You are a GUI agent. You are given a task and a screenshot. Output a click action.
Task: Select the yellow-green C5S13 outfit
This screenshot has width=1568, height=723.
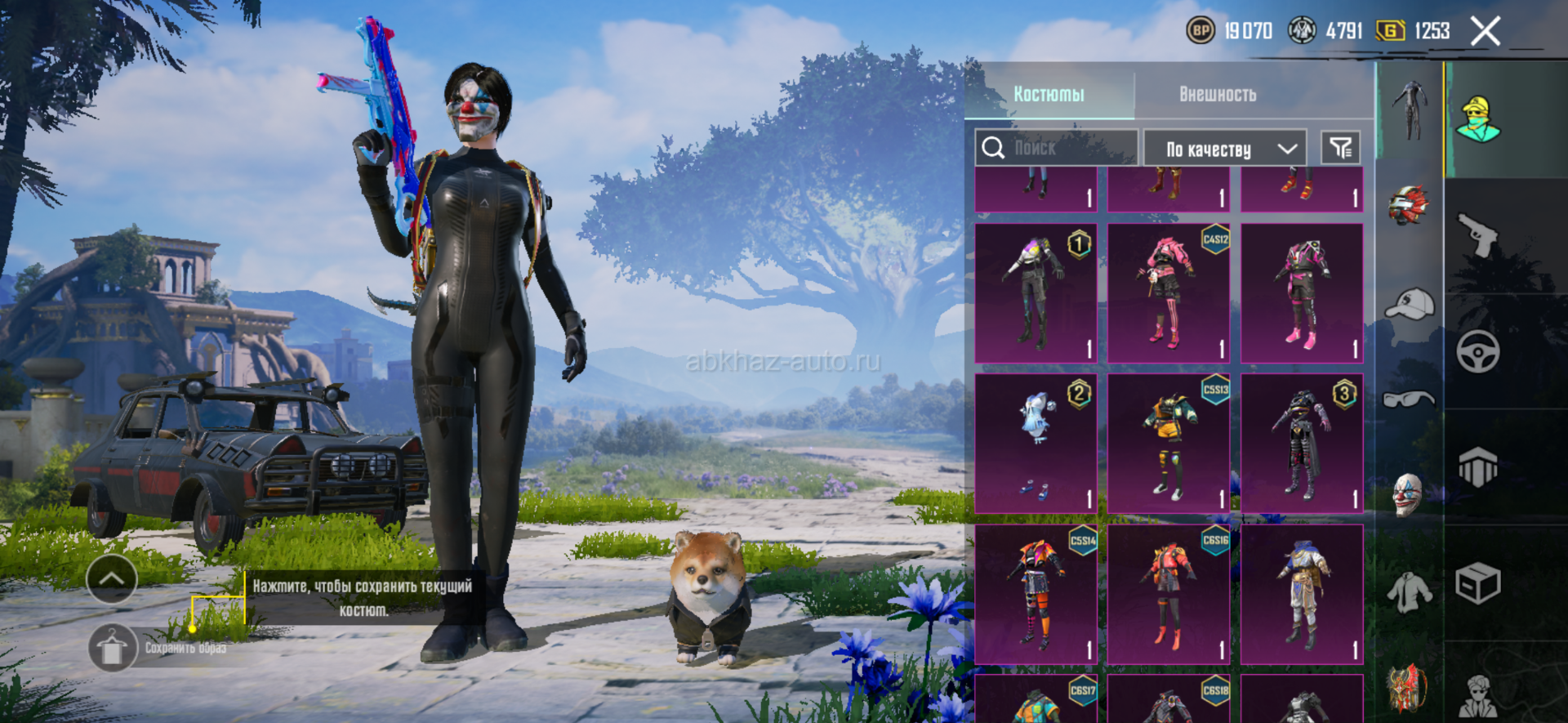point(1169,444)
